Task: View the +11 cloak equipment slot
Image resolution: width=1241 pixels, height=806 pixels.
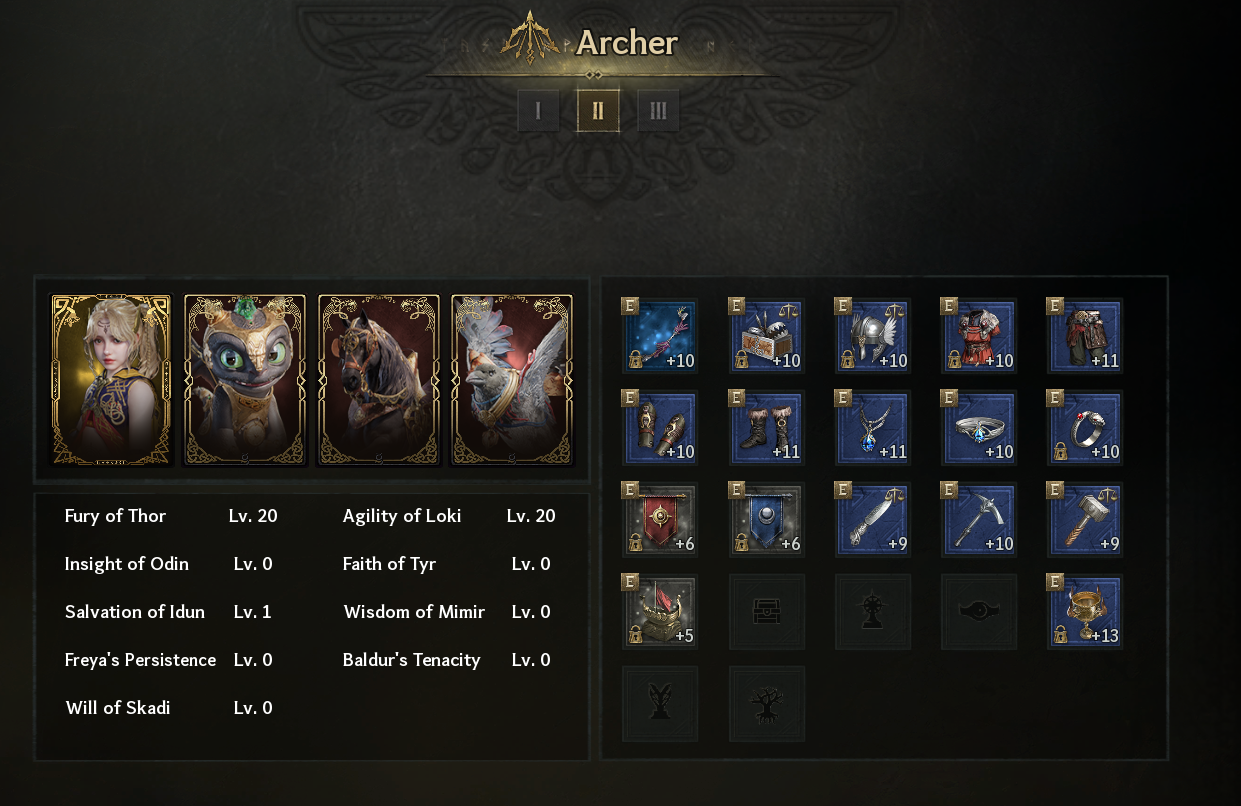Action: [x=1085, y=336]
